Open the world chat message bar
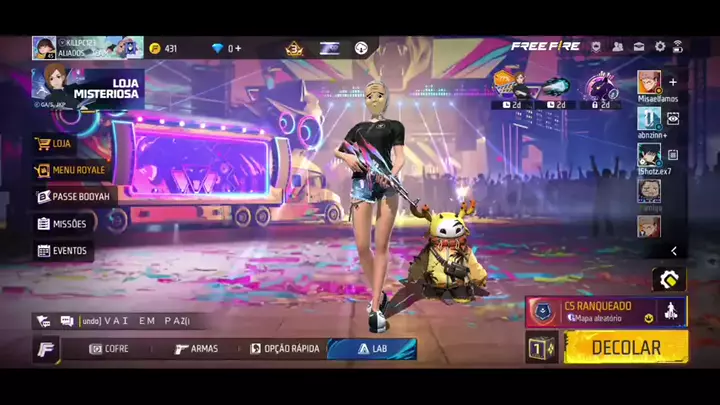The height and width of the screenshot is (405, 720). point(130,321)
